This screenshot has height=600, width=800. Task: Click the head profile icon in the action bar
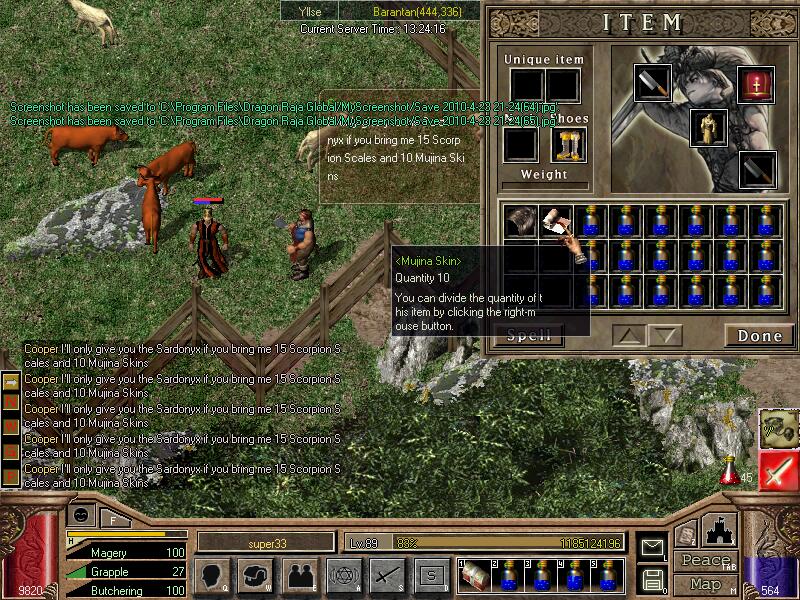[212, 575]
